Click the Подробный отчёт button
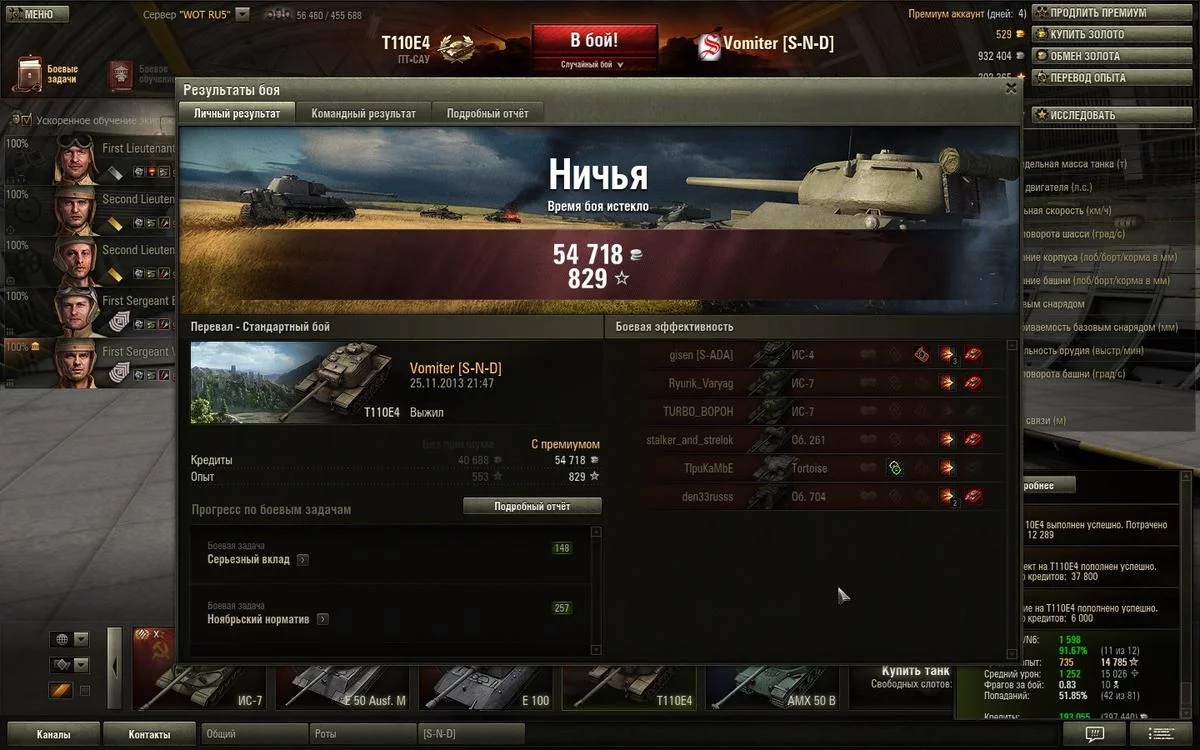This screenshot has height=750, width=1200. (x=532, y=507)
